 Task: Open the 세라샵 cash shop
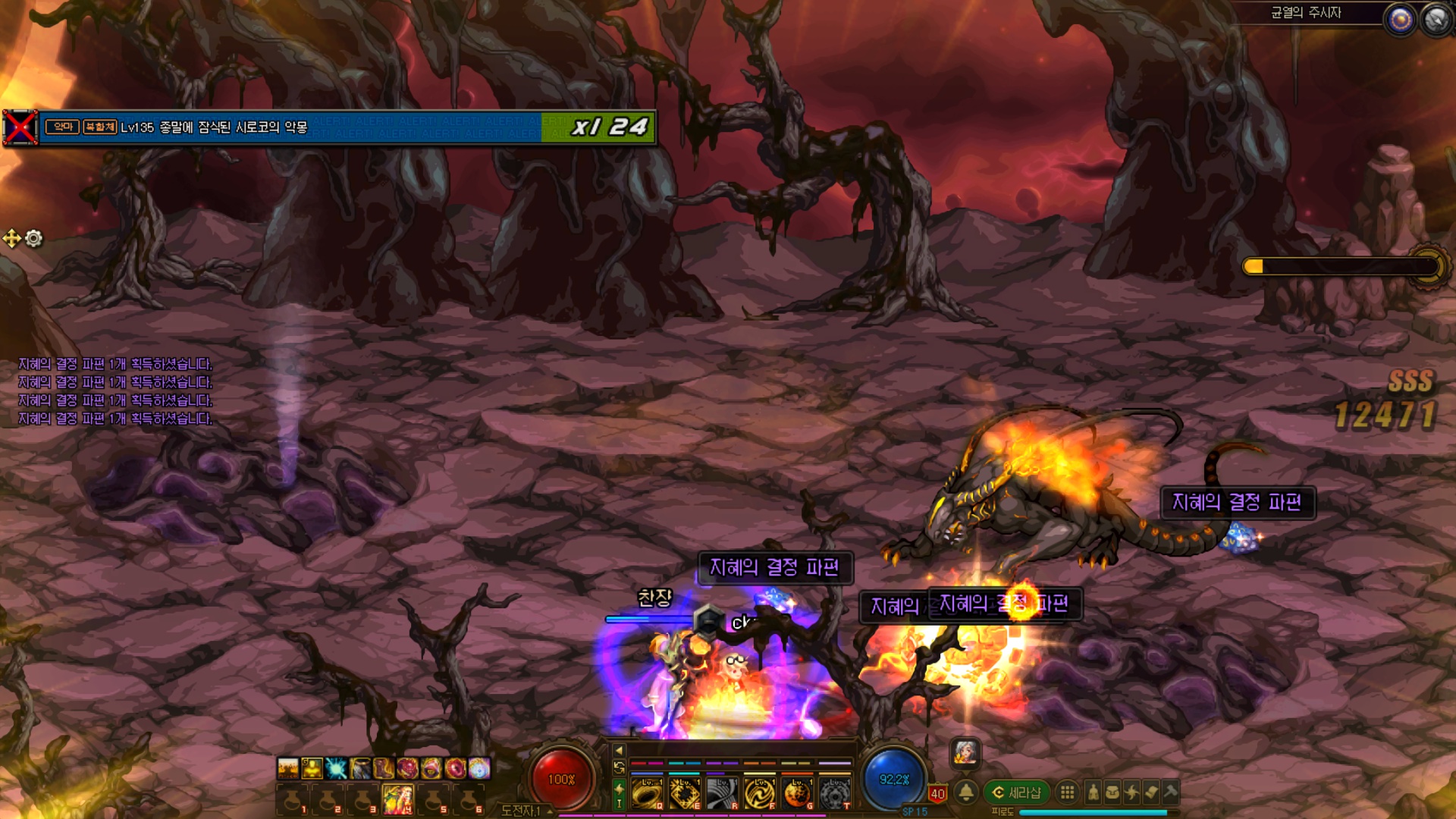[1017, 792]
